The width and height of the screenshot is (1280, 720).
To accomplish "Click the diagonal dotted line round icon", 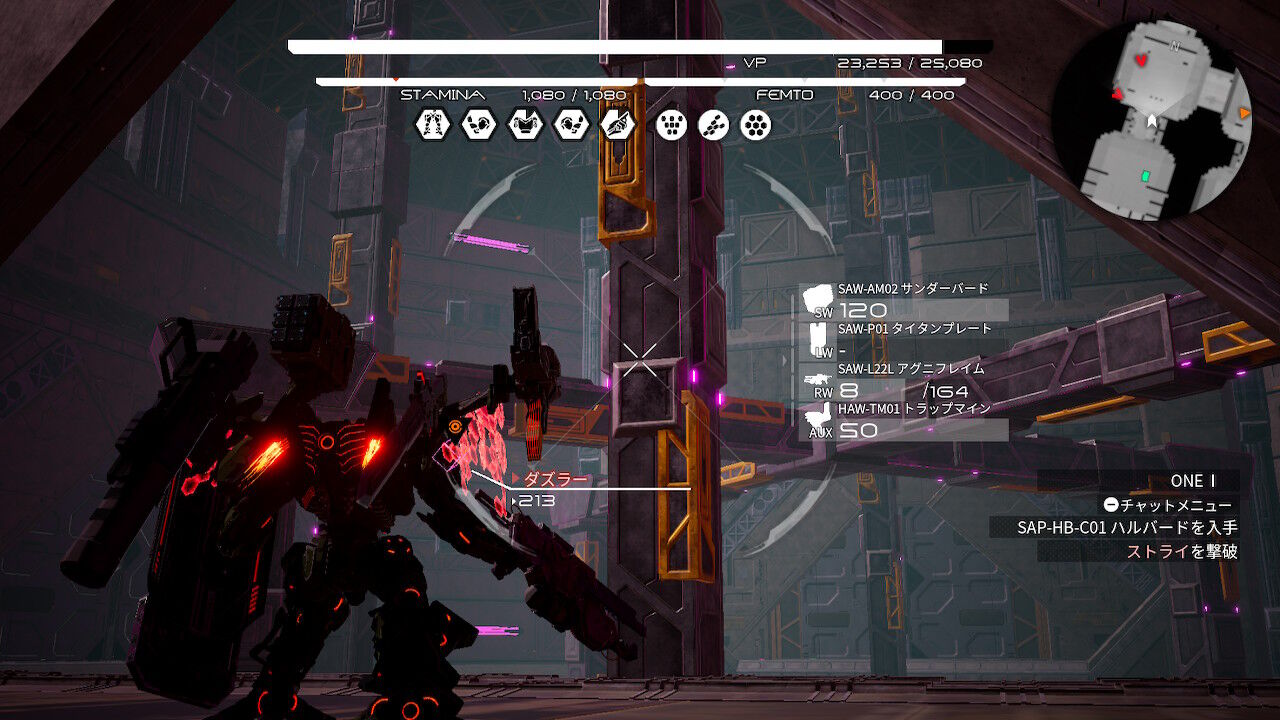I will 713,125.
